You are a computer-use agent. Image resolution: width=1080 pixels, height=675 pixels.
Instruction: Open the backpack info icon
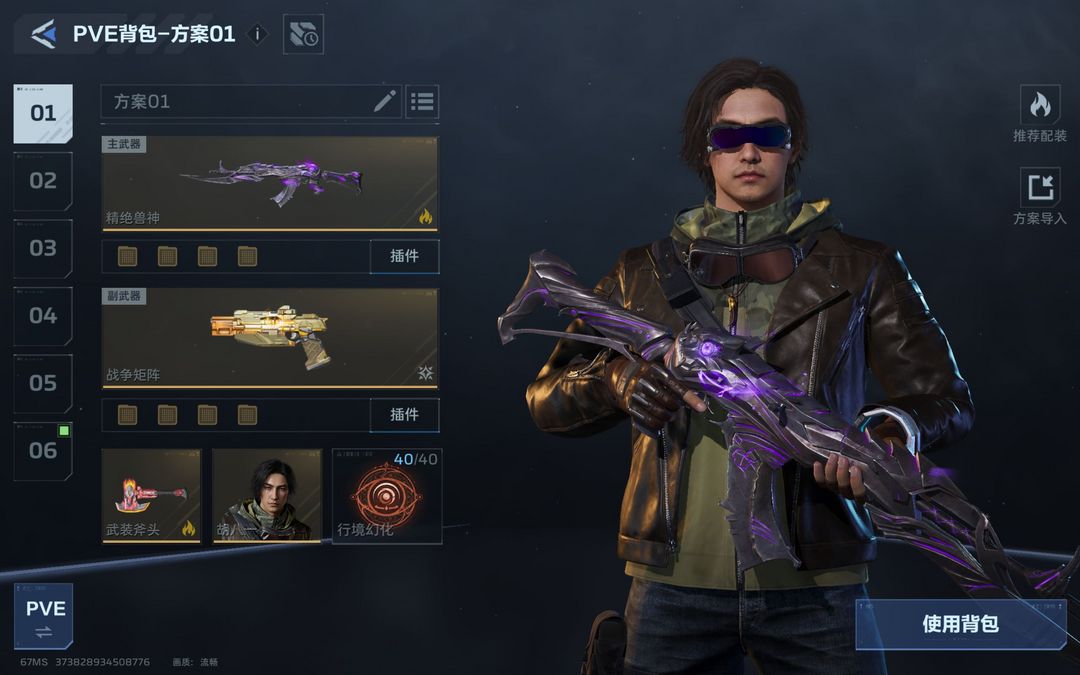click(257, 34)
